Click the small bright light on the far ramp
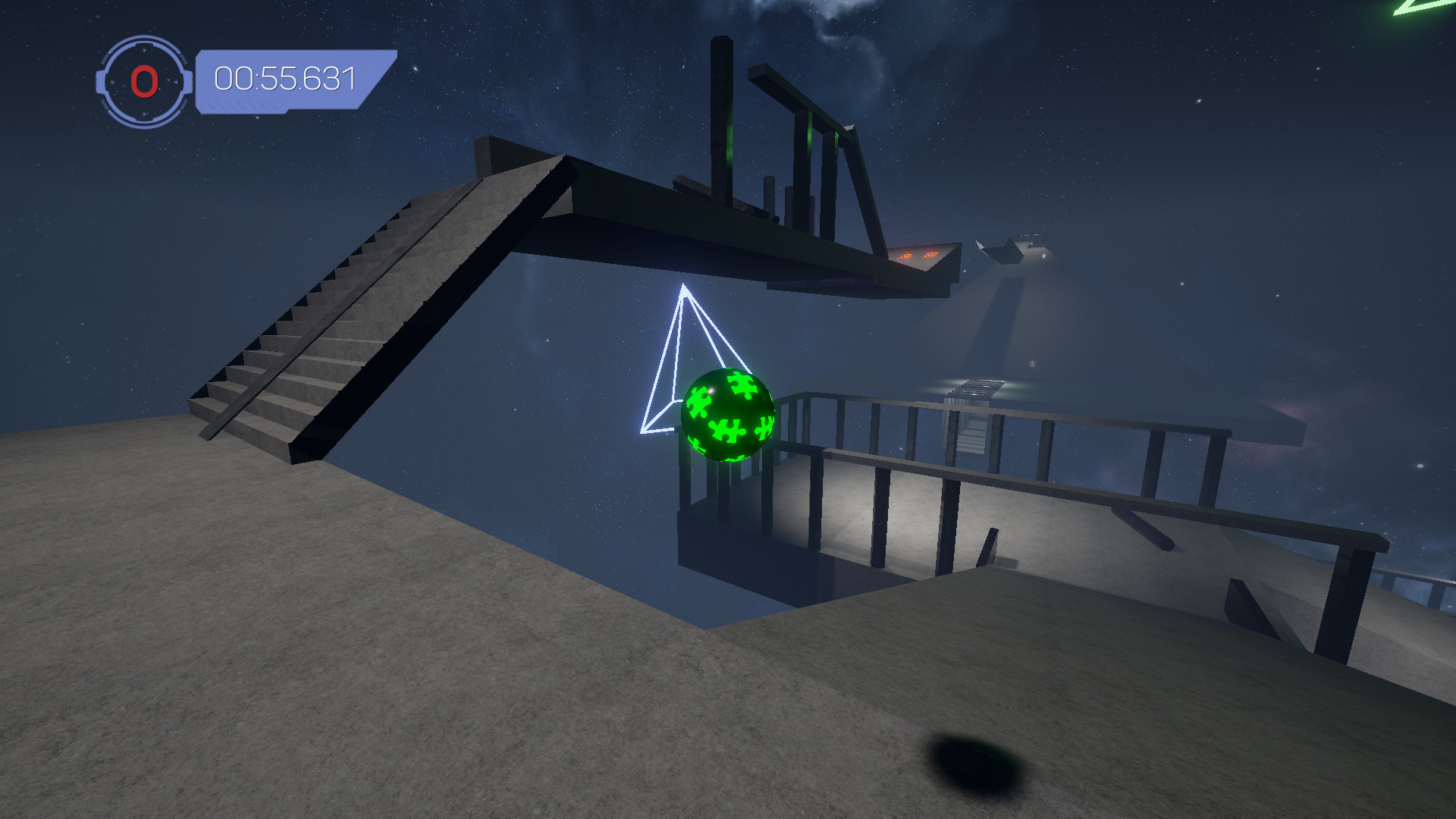Screen dimensions: 1456x819 (1043, 256)
